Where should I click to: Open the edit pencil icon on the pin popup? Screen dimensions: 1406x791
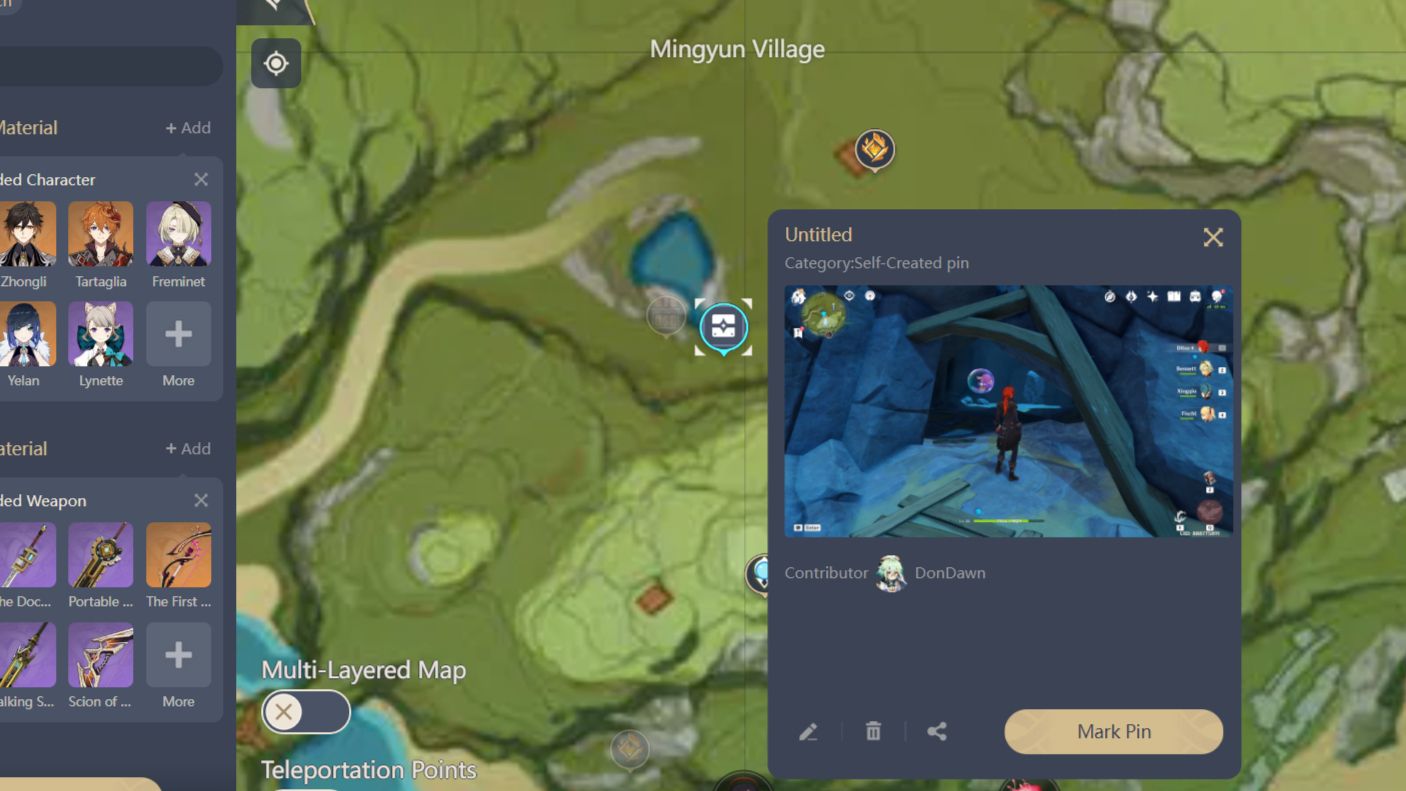coord(808,731)
